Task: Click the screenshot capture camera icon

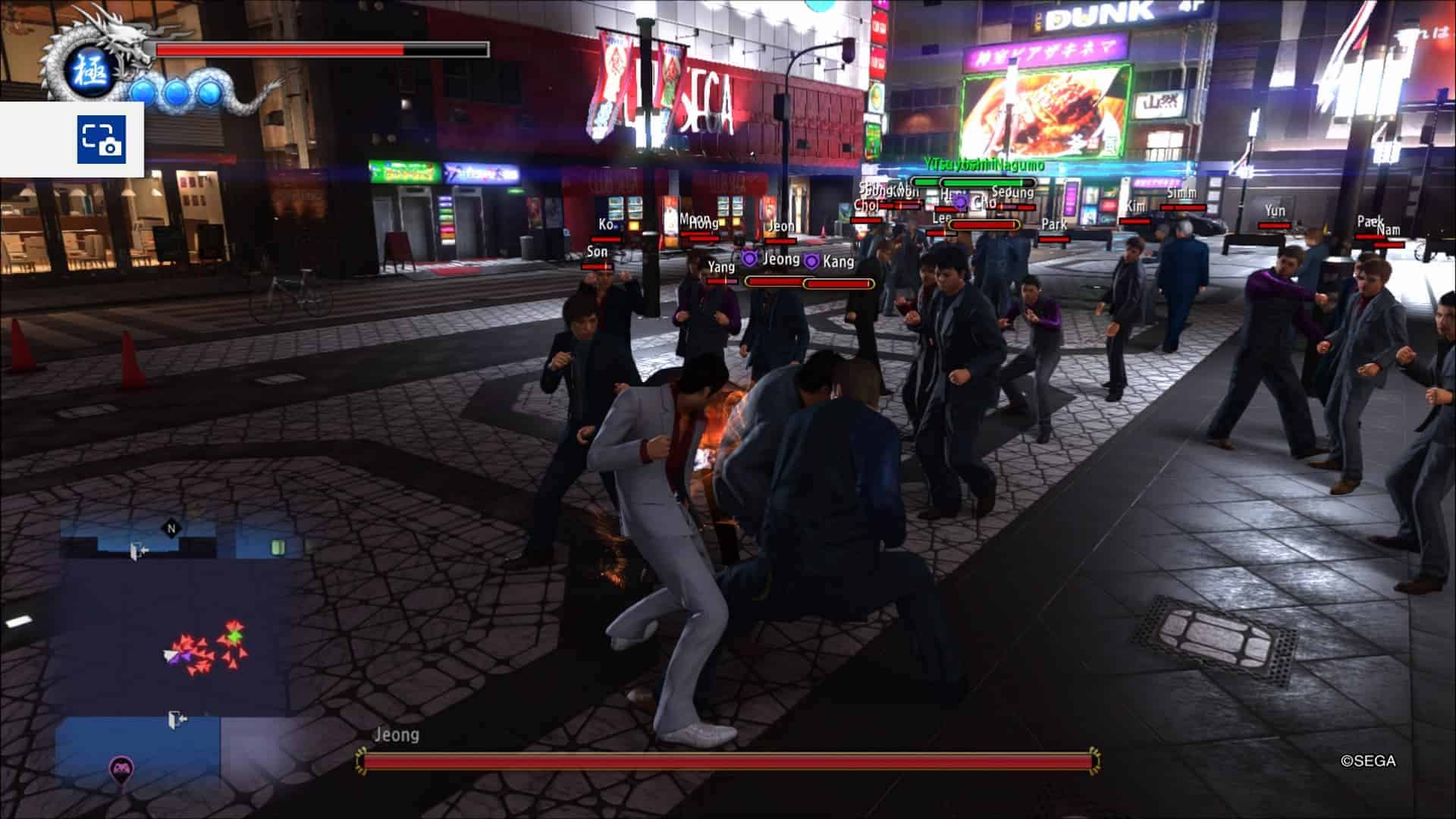Action: (x=101, y=139)
